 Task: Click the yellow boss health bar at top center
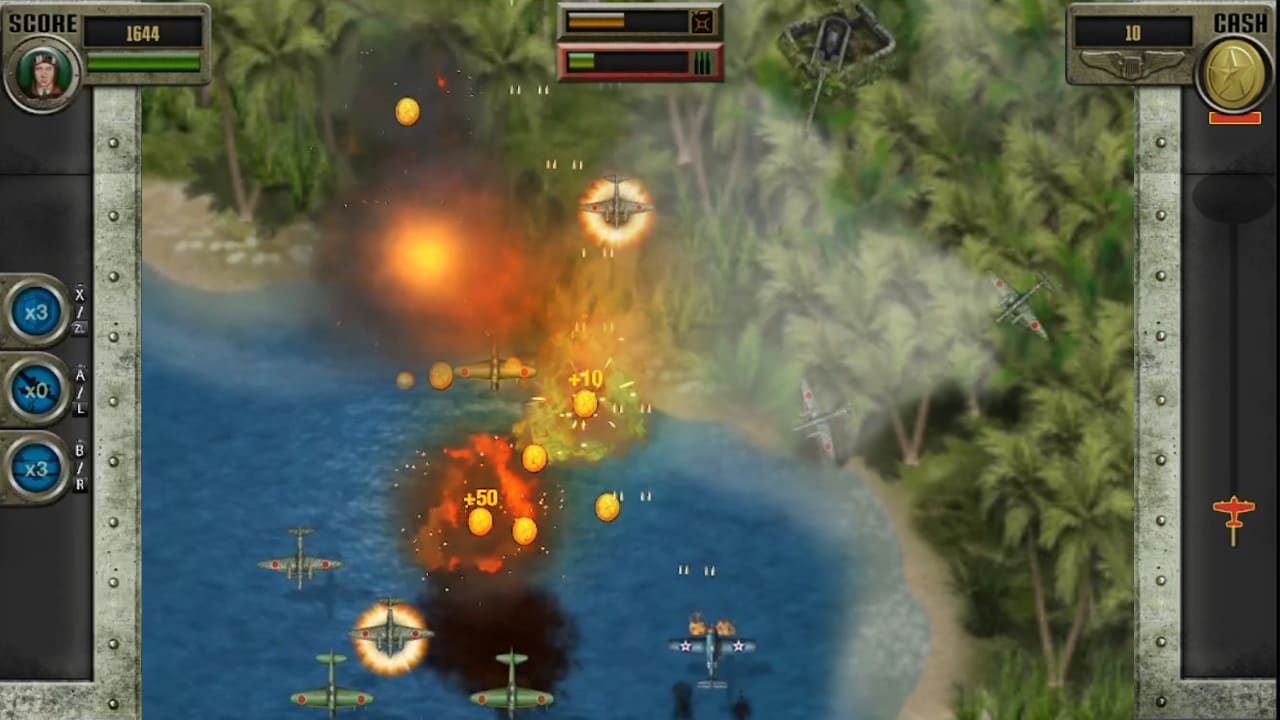tap(625, 20)
